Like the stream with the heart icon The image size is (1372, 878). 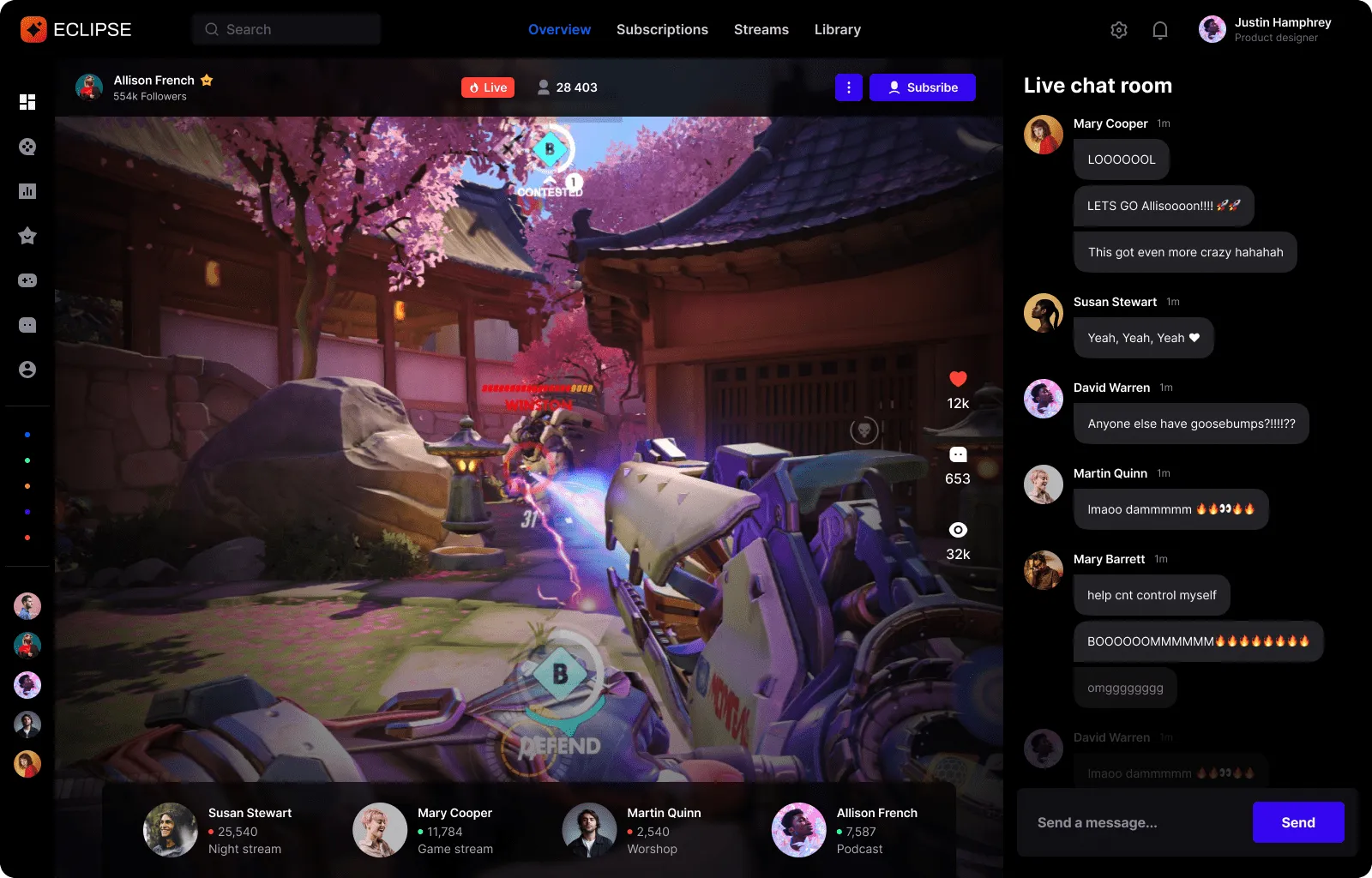[958, 379]
